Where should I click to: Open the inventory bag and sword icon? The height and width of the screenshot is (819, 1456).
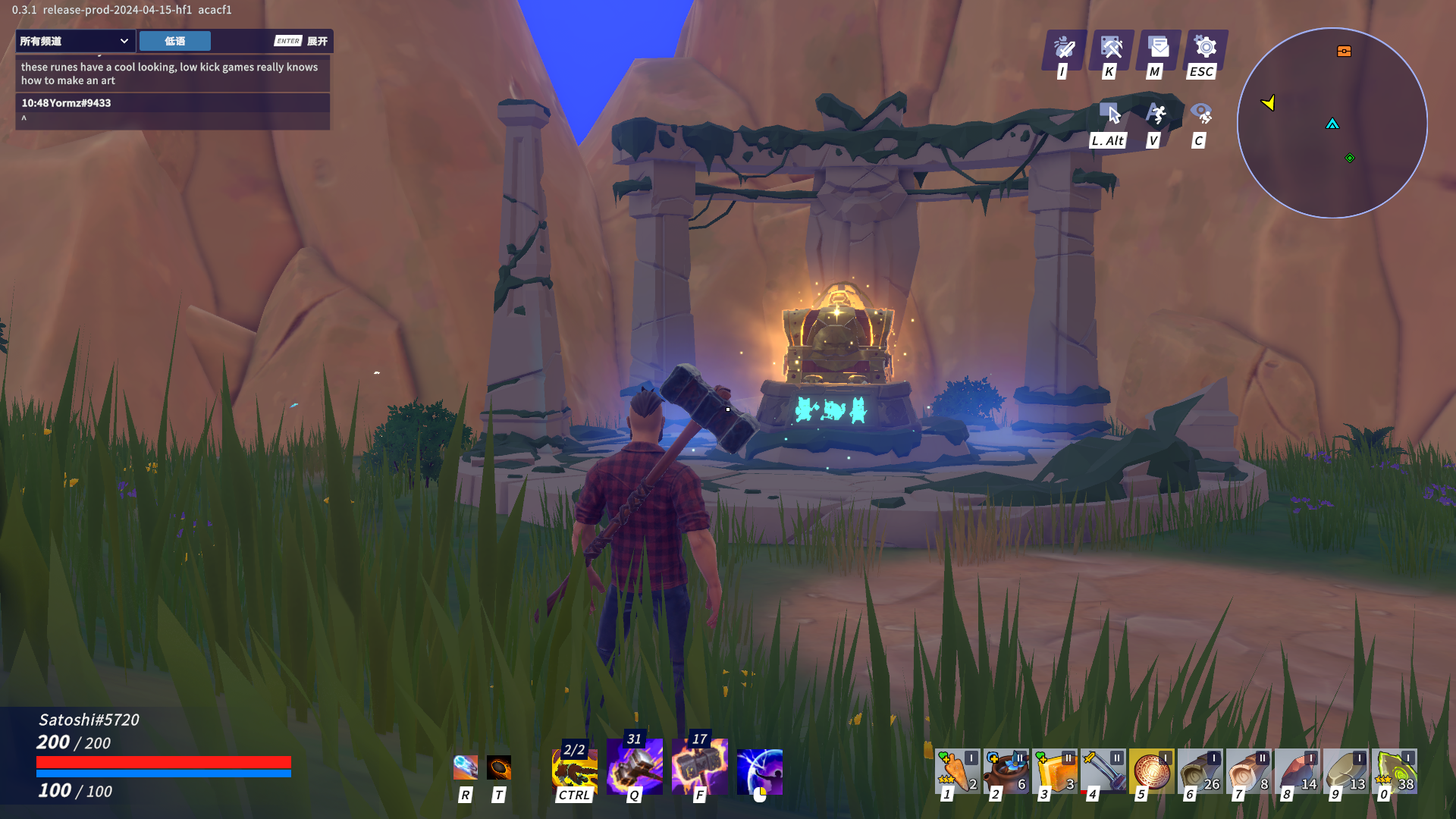tap(1064, 49)
